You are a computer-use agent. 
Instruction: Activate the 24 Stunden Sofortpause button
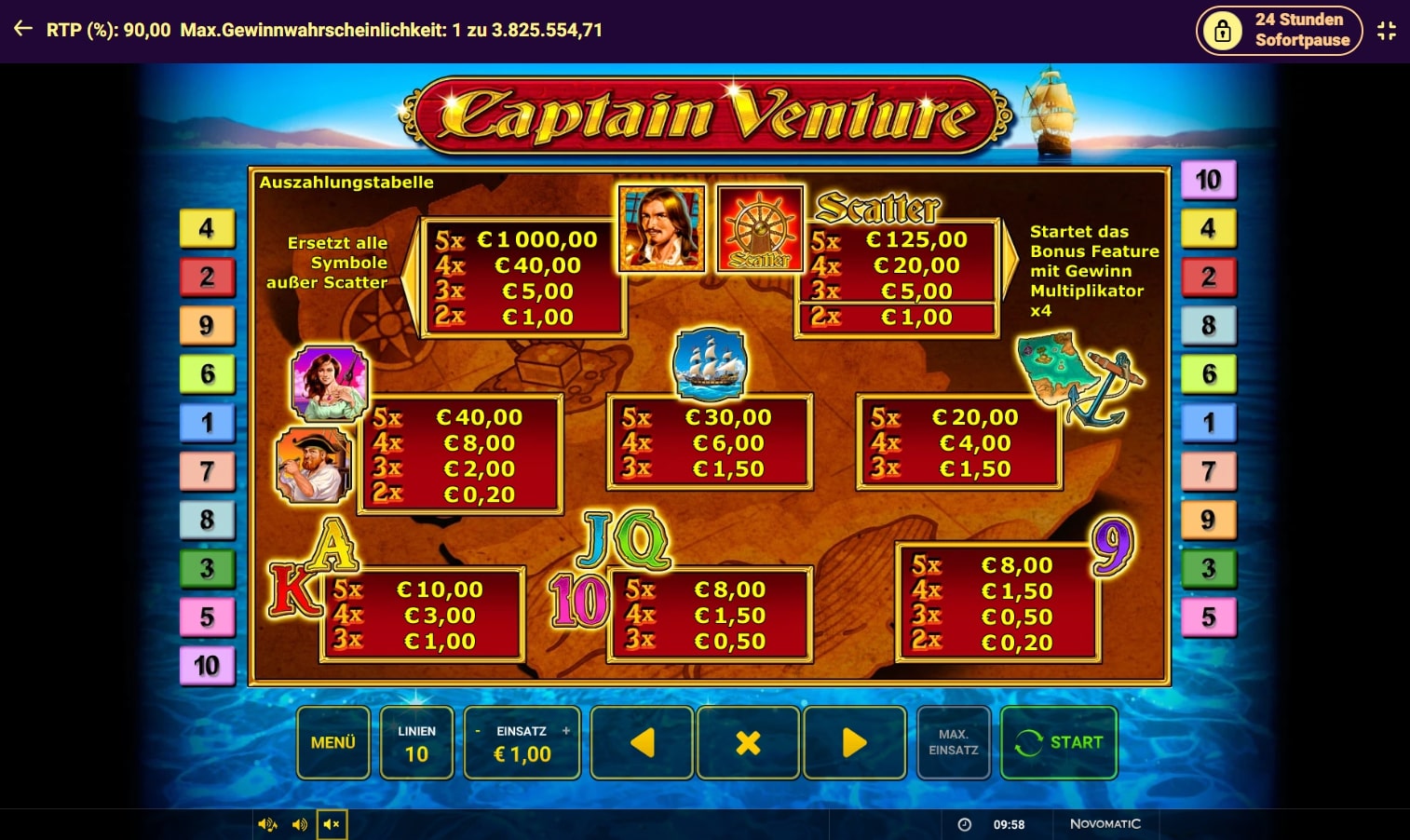[1279, 31]
